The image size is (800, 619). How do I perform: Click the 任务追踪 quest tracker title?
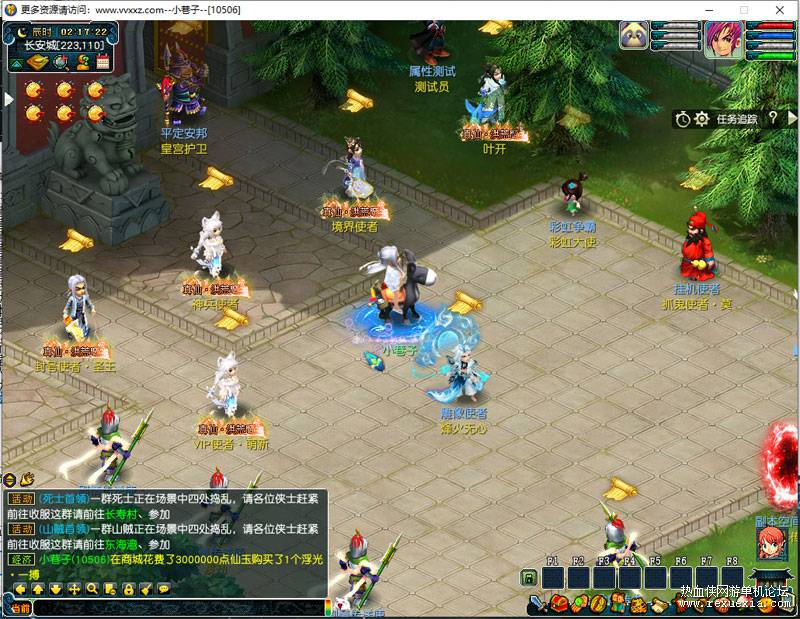737,119
